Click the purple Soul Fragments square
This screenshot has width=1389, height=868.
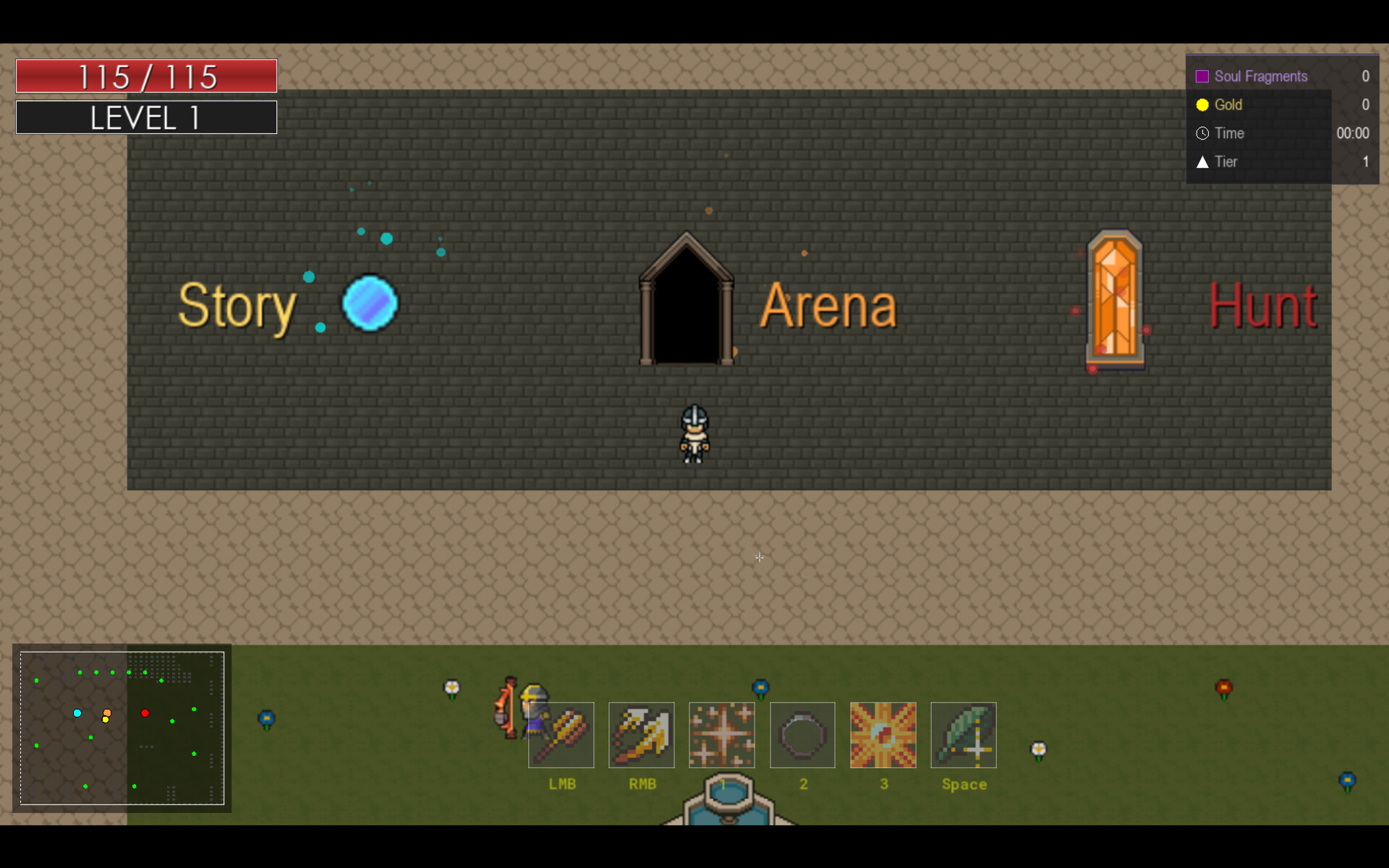point(1203,75)
